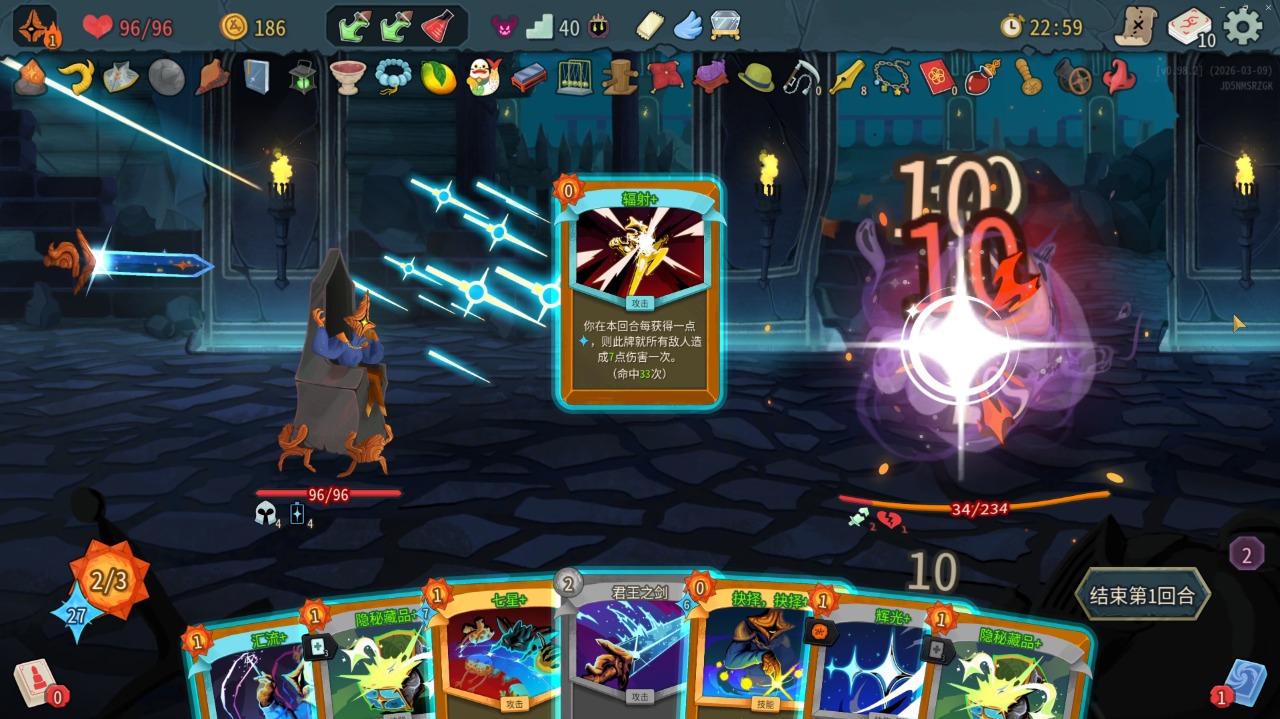This screenshot has height=719, width=1280.
Task: View the full deck of 10 cards
Action: click(x=1190, y=27)
